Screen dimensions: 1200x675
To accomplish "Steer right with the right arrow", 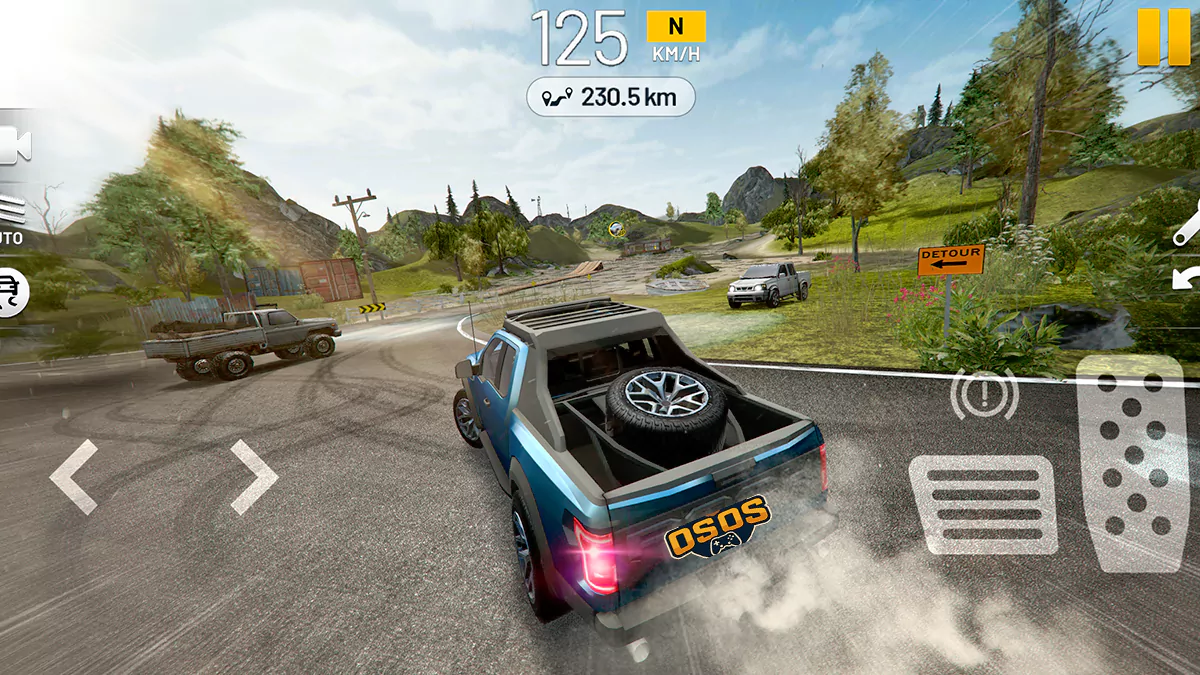I will tap(254, 477).
